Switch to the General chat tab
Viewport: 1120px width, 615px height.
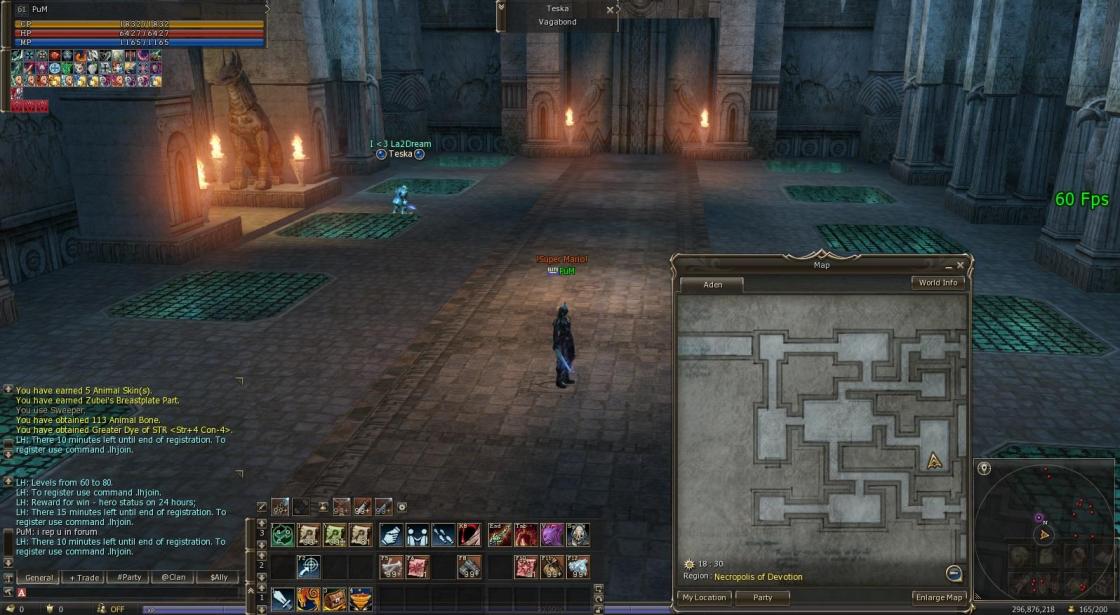coord(39,578)
